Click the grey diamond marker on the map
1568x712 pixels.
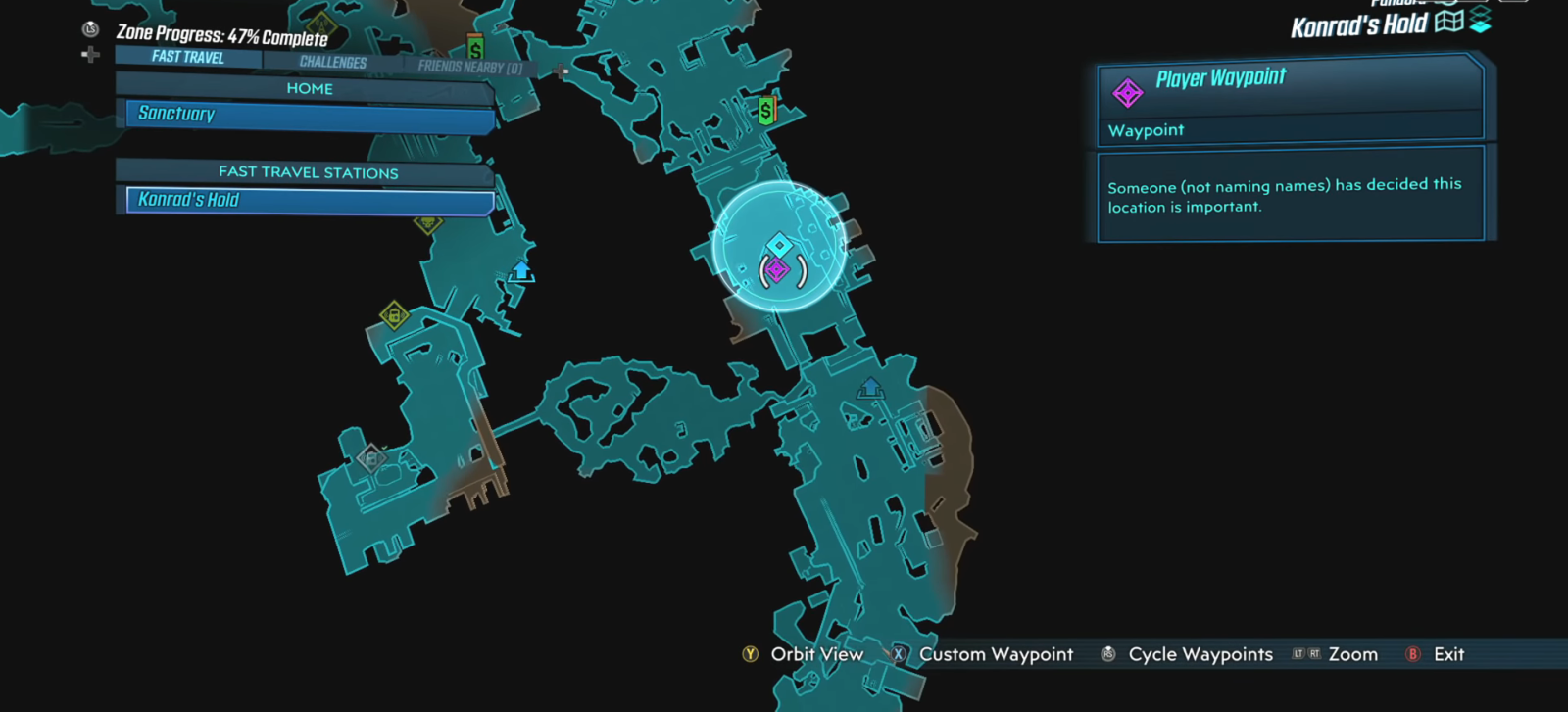(x=370, y=457)
